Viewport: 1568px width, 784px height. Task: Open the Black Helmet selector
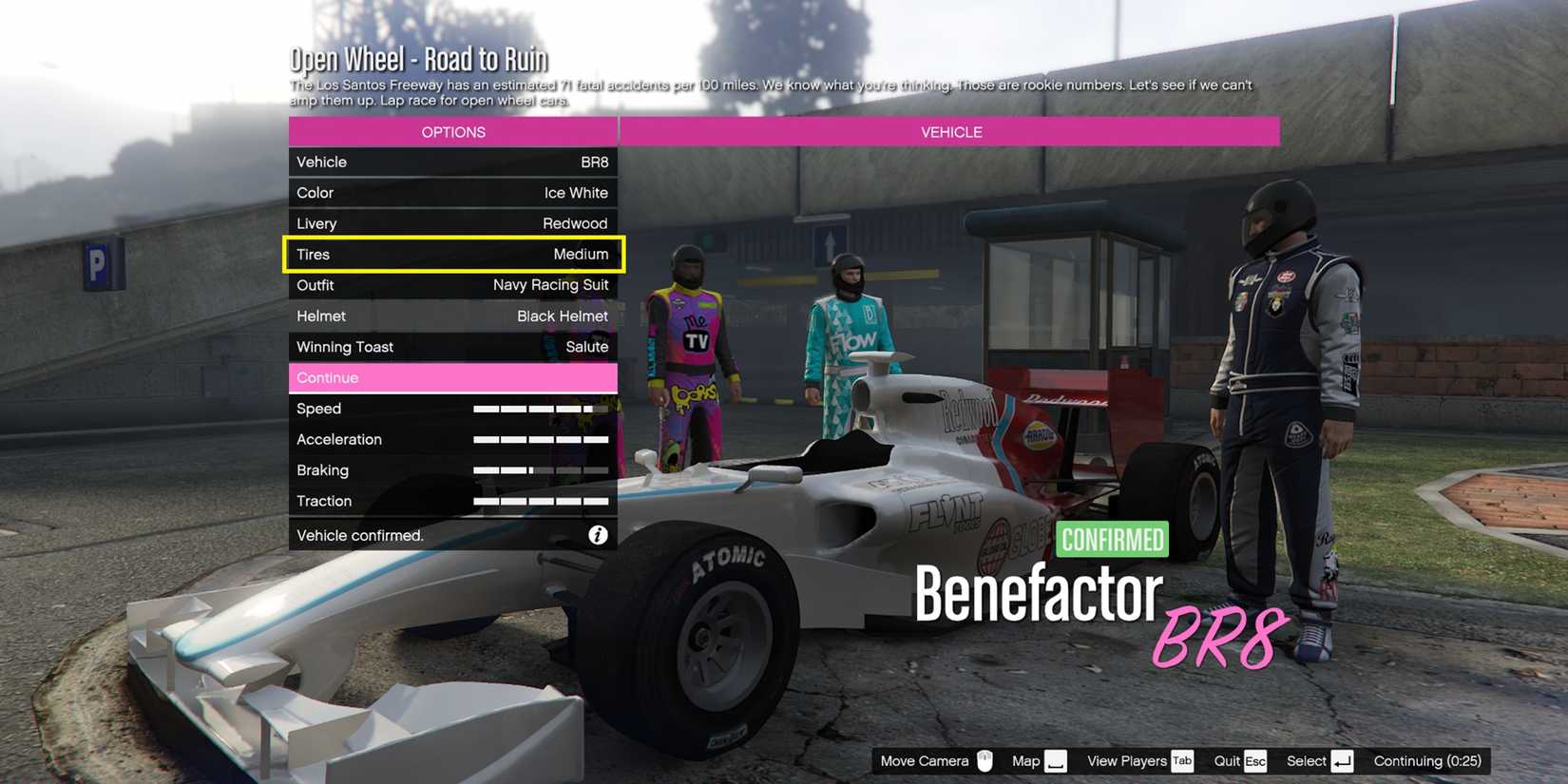[x=453, y=315]
